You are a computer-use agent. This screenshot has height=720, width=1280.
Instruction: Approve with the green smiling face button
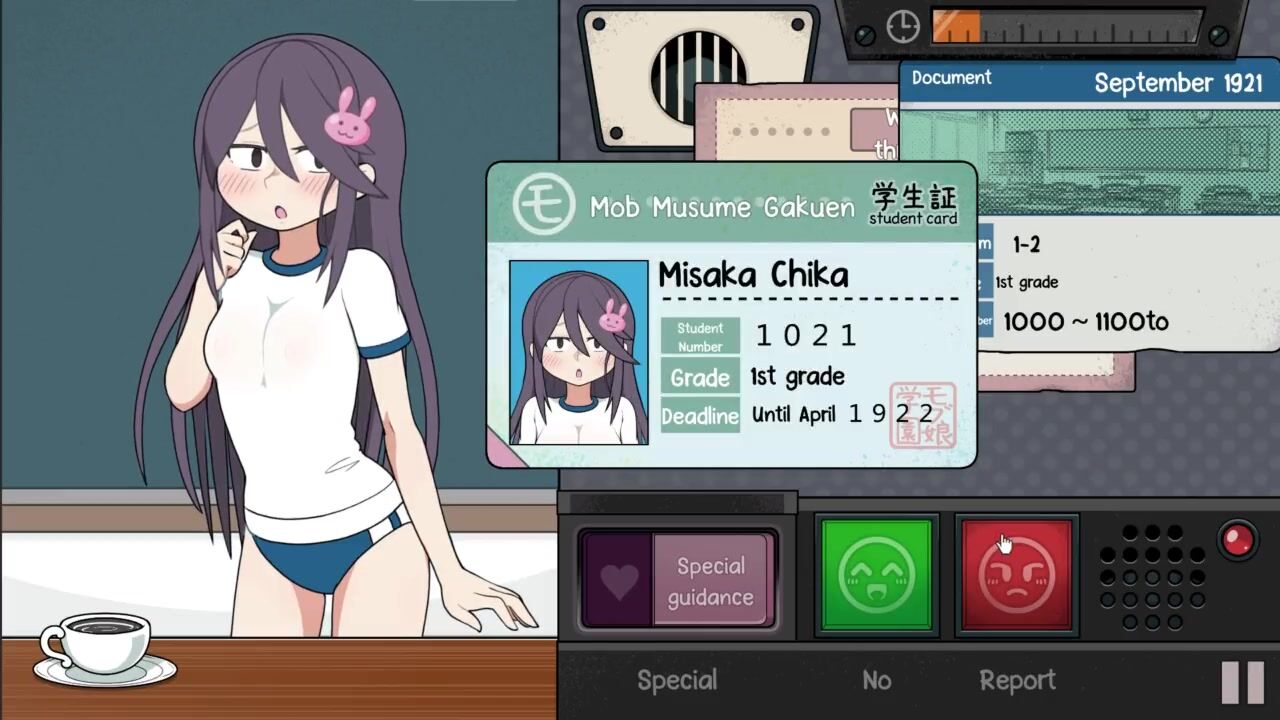pos(876,575)
